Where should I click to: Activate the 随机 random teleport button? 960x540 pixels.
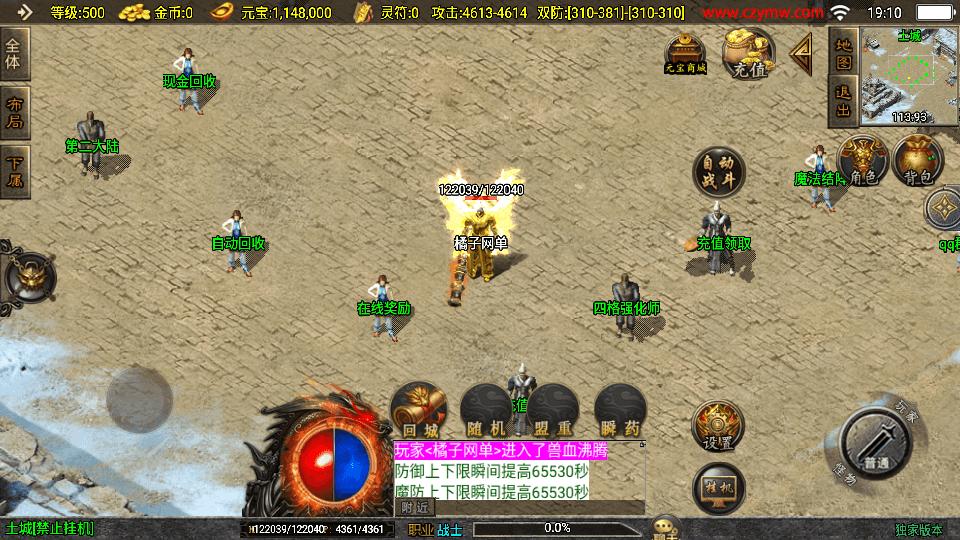[x=485, y=411]
